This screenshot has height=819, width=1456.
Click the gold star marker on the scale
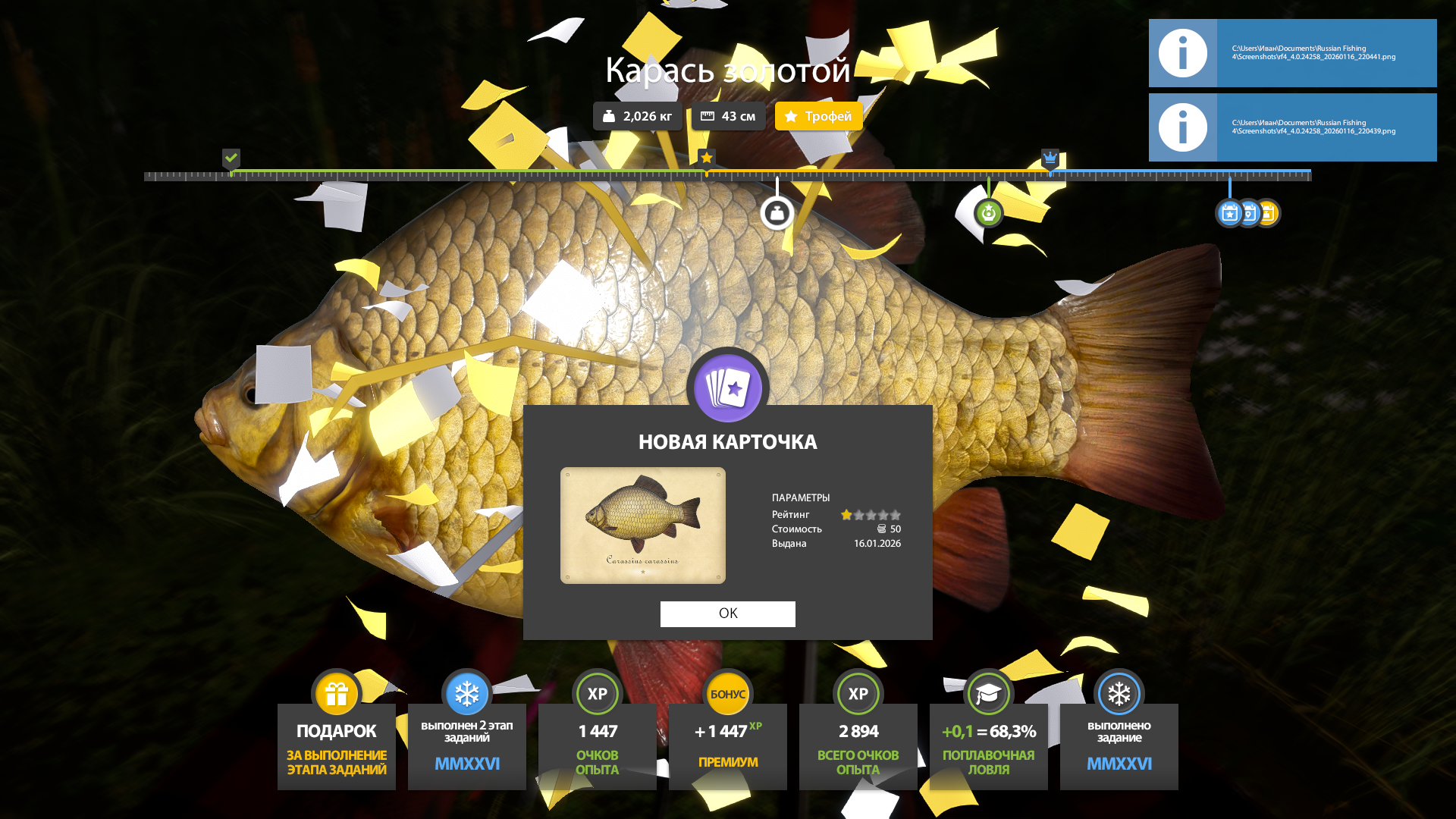(706, 158)
